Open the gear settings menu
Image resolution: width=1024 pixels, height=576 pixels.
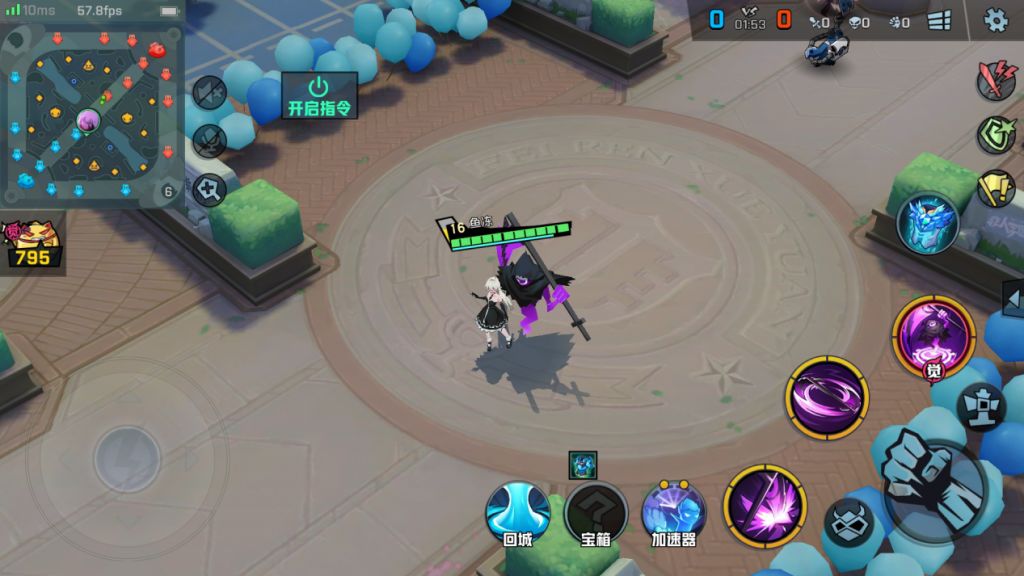point(996,20)
